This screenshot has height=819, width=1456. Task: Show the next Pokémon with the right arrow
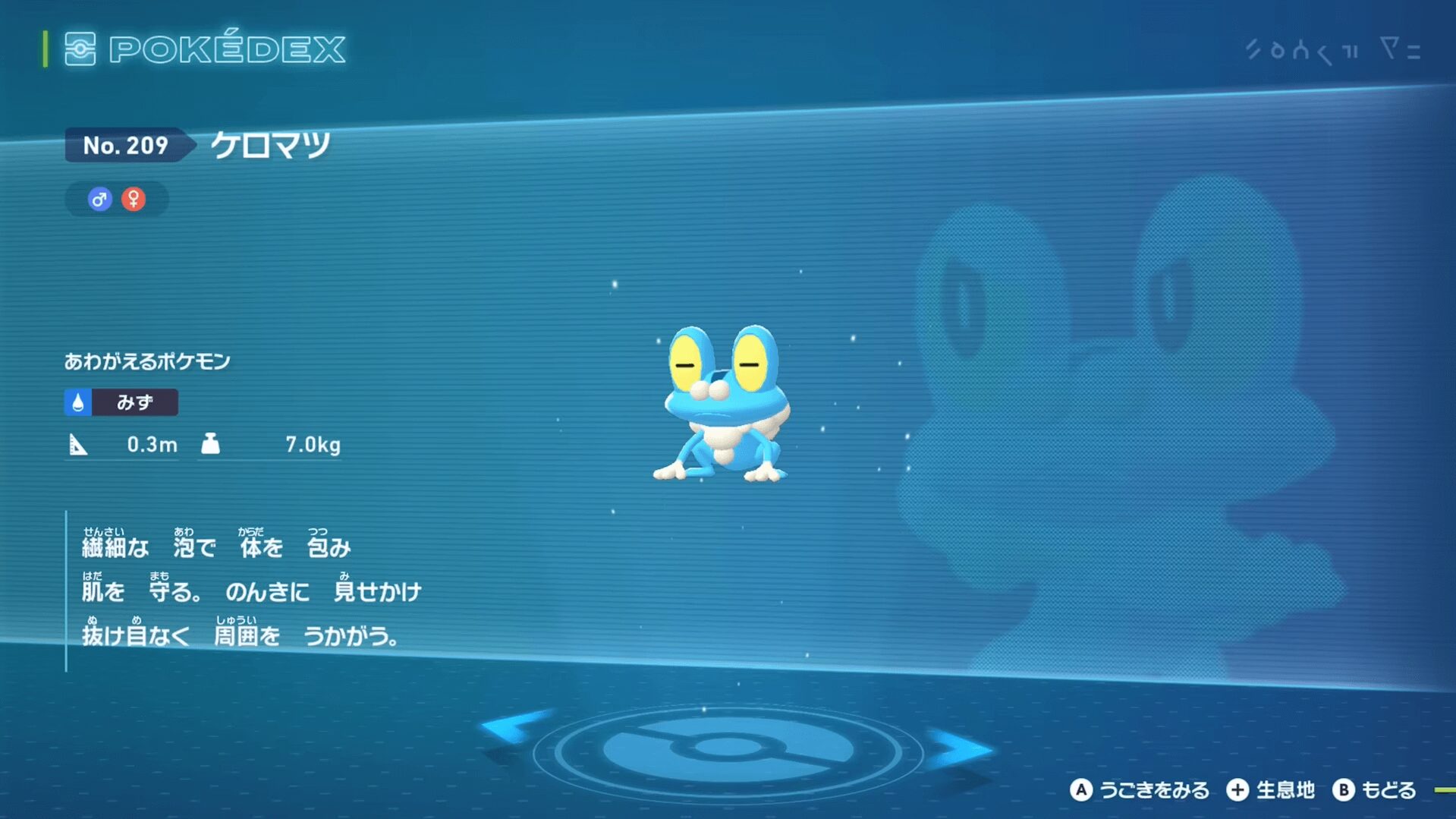[x=961, y=748]
